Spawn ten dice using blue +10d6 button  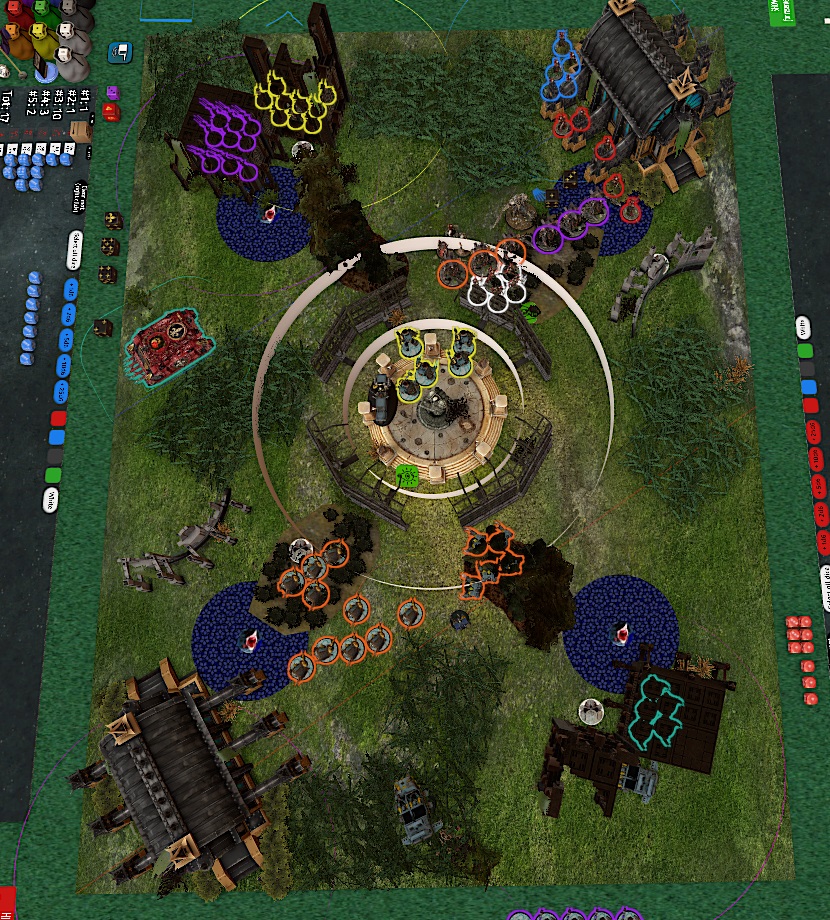coord(65,365)
